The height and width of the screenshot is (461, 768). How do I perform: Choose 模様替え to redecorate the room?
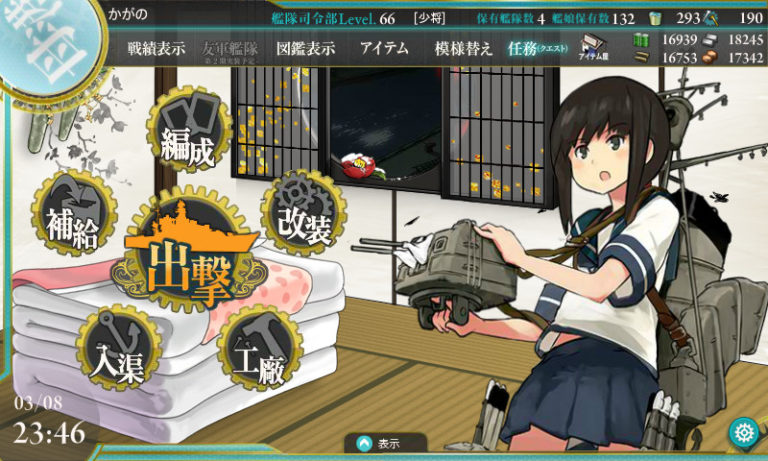pos(463,49)
